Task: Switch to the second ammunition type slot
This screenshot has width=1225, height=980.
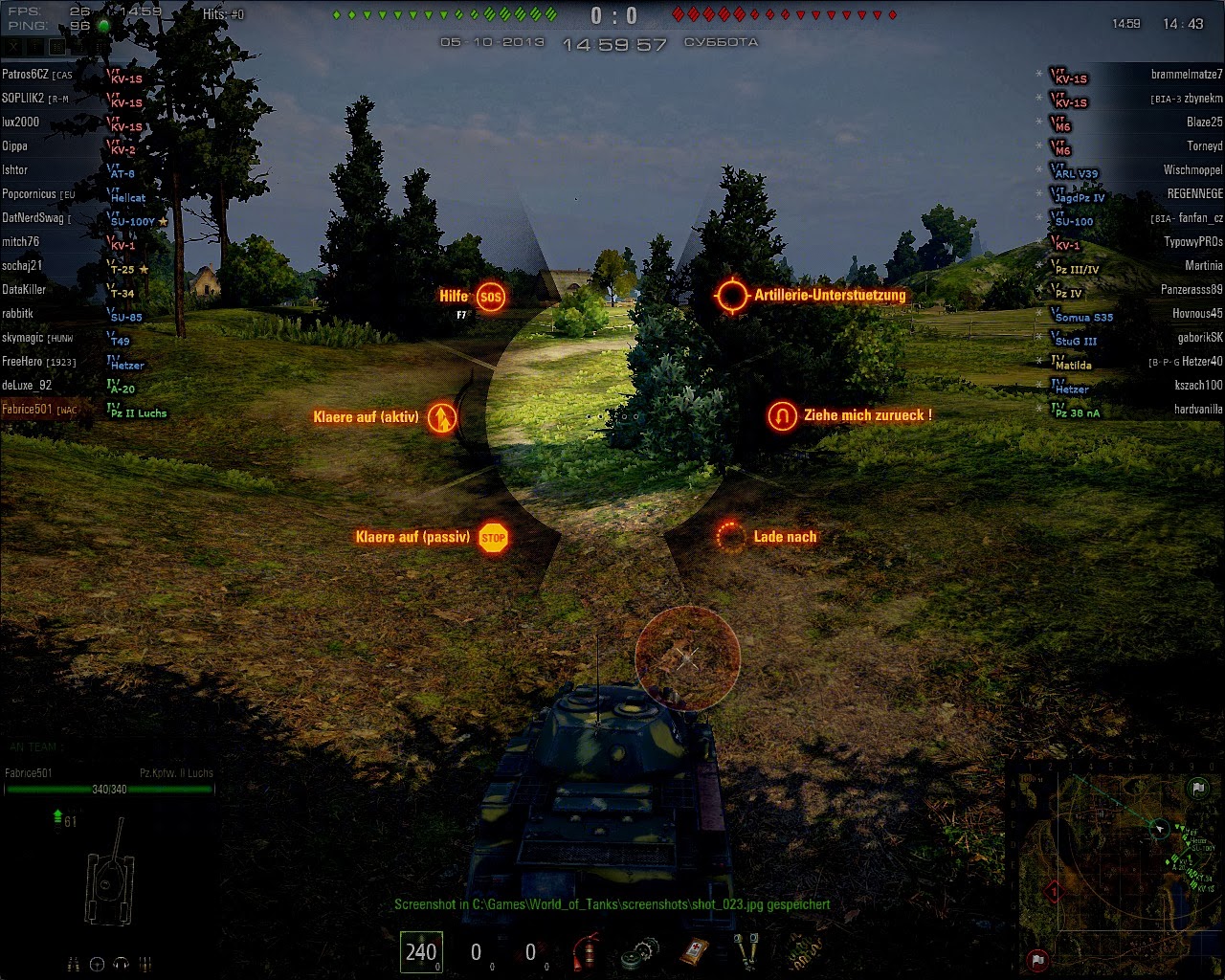Action: 475,952
